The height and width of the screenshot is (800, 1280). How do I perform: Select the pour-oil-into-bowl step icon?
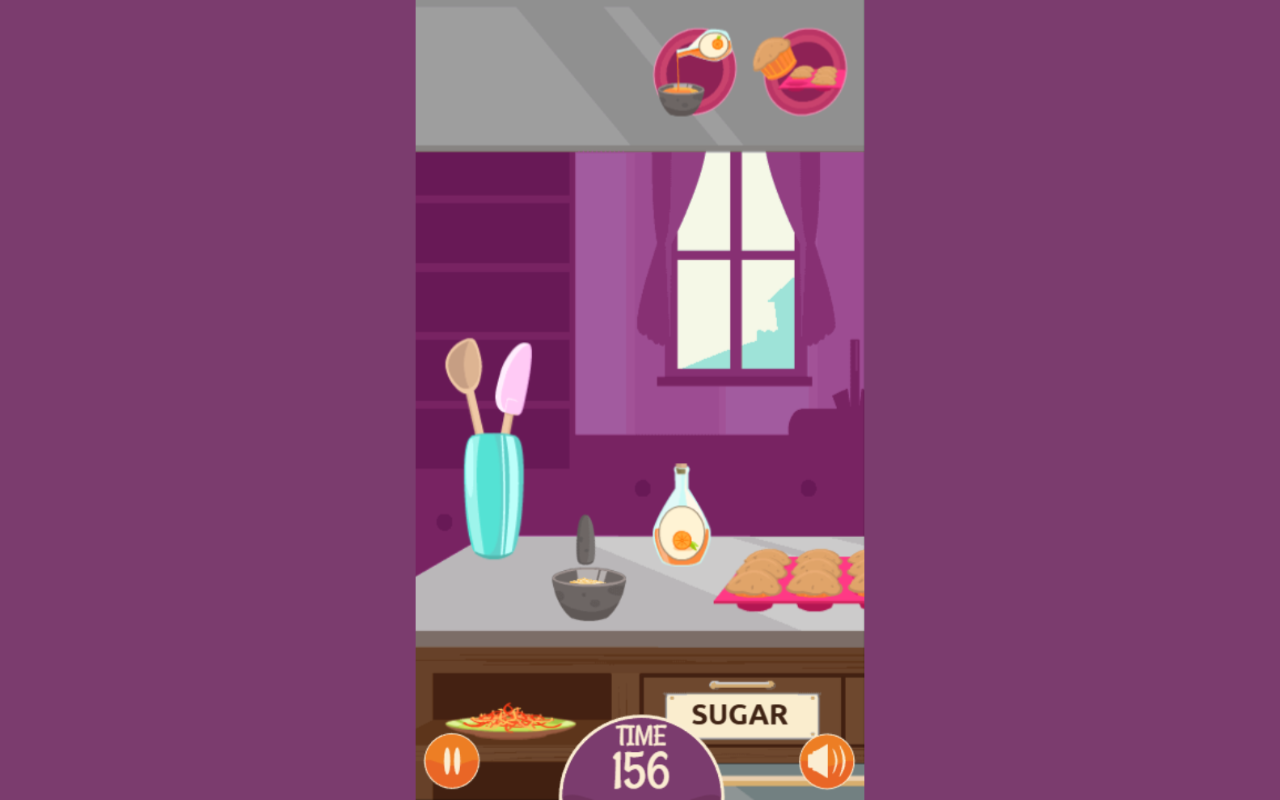coord(694,72)
